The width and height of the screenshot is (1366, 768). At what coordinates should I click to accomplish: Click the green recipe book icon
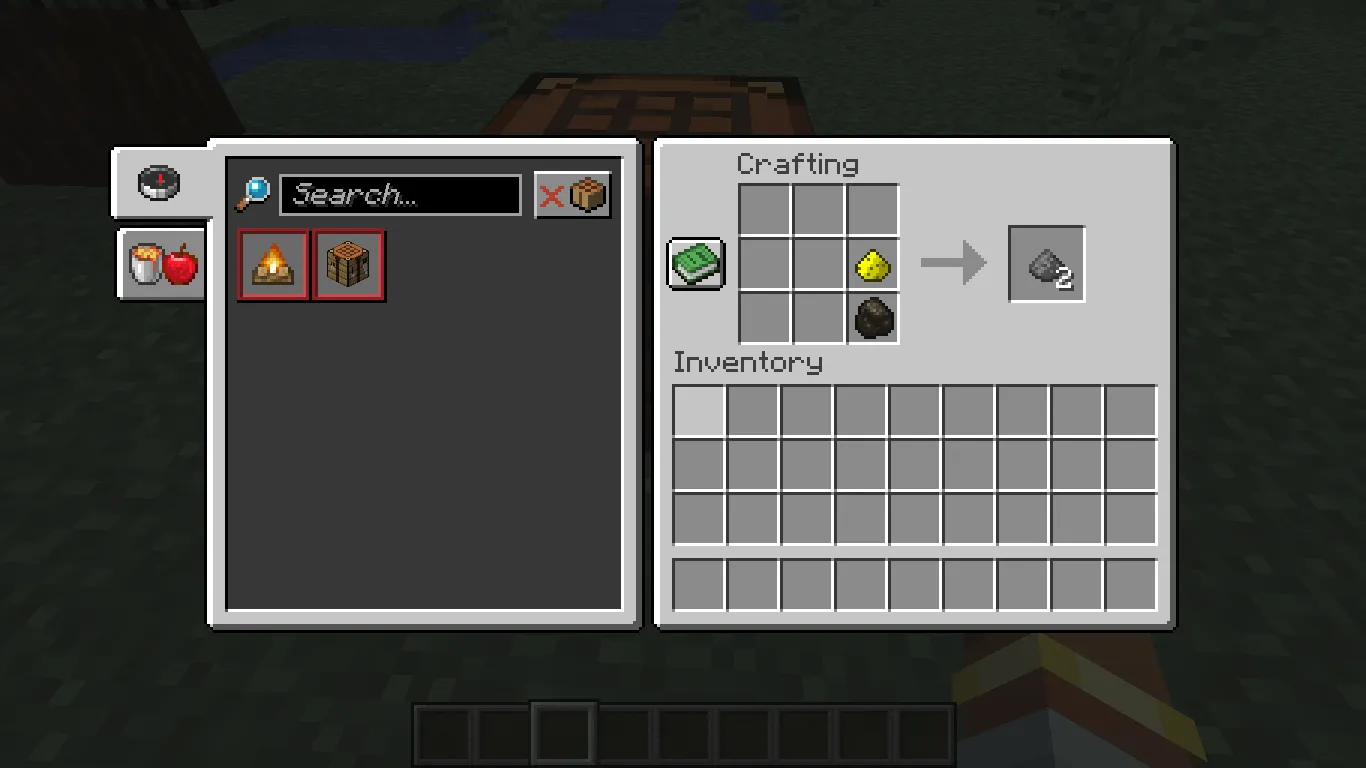coord(695,263)
